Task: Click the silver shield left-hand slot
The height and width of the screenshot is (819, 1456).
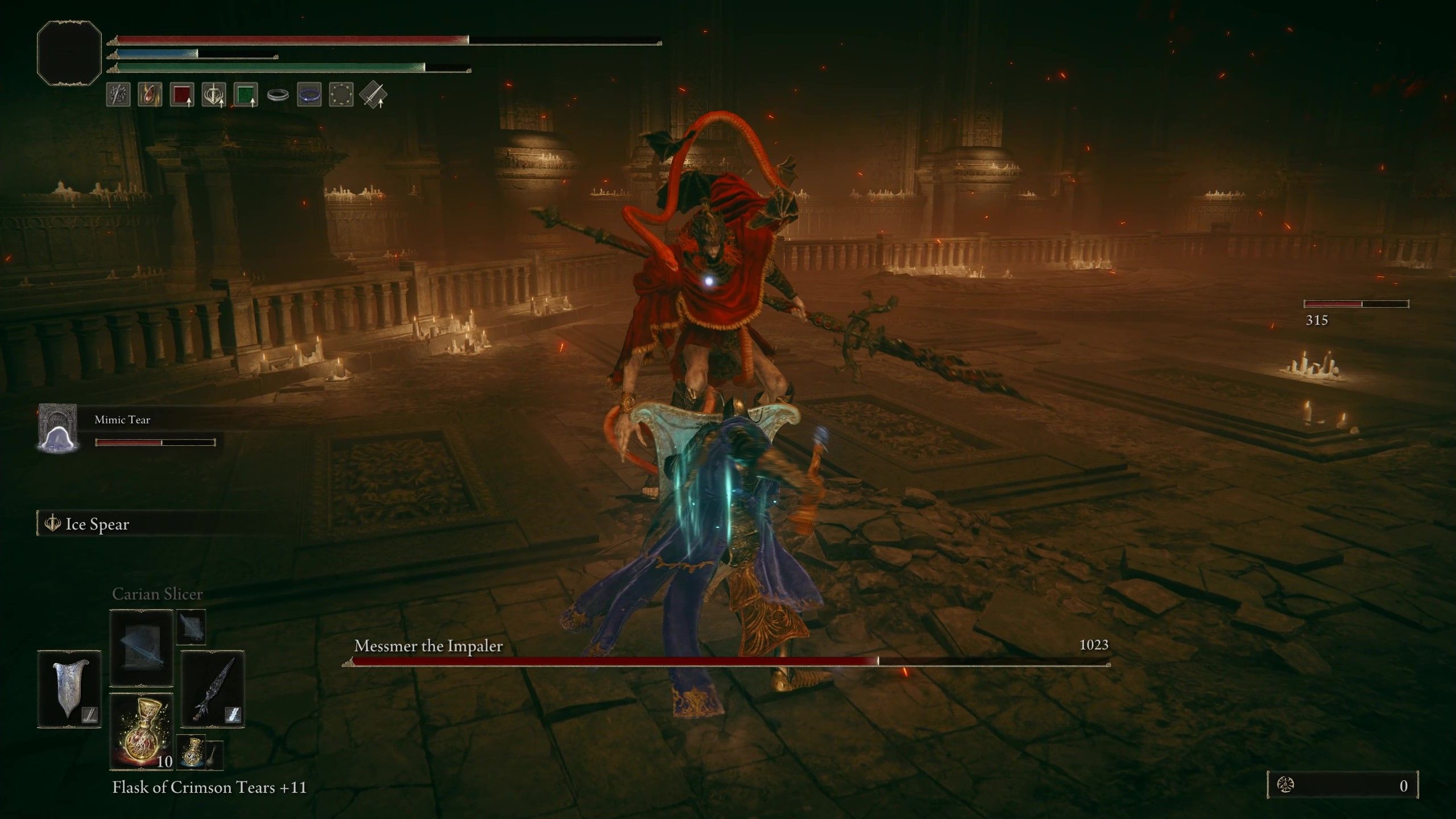Action: [69, 689]
